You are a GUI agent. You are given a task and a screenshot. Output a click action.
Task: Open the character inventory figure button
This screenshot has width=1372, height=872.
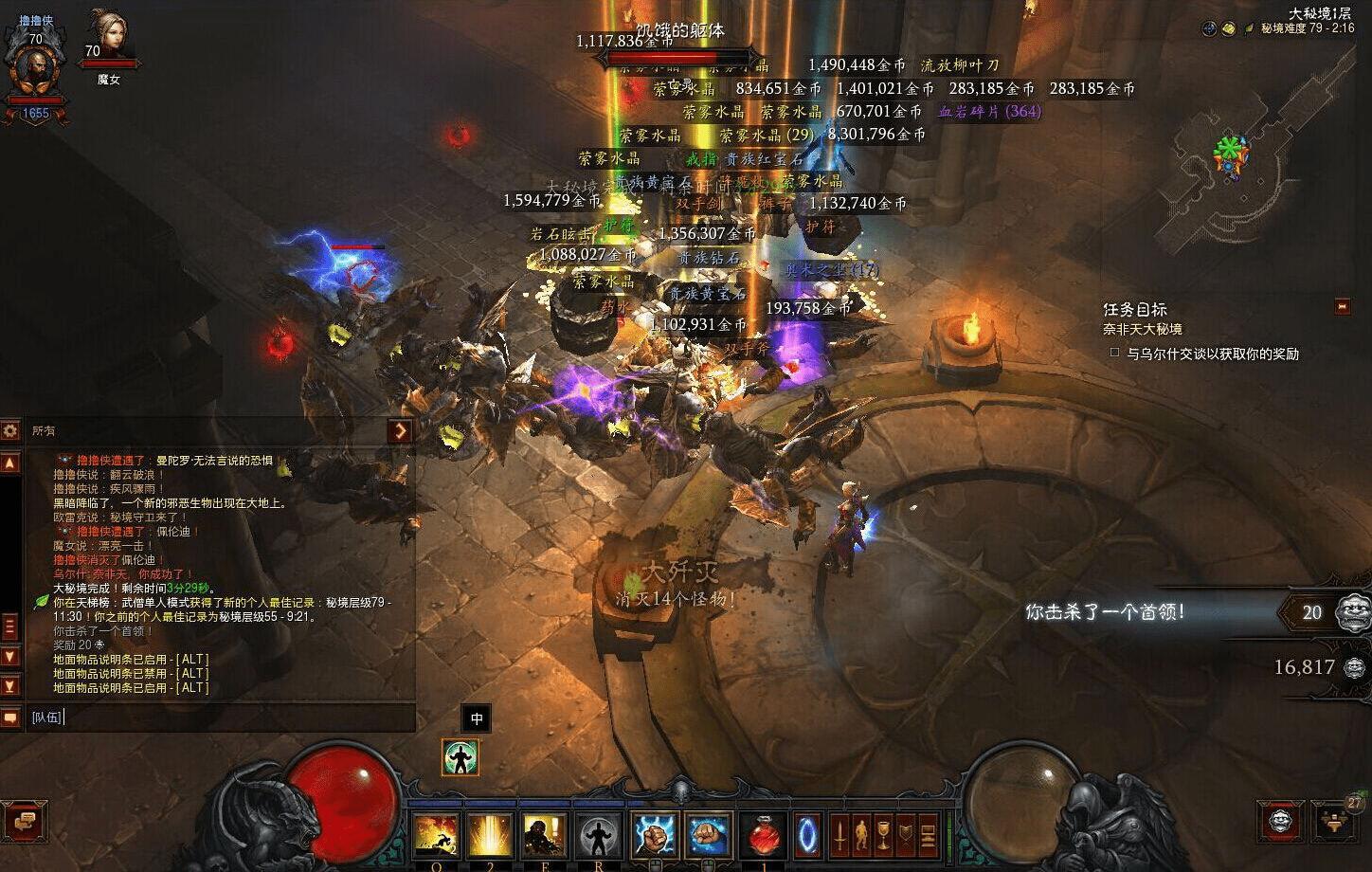(861, 835)
